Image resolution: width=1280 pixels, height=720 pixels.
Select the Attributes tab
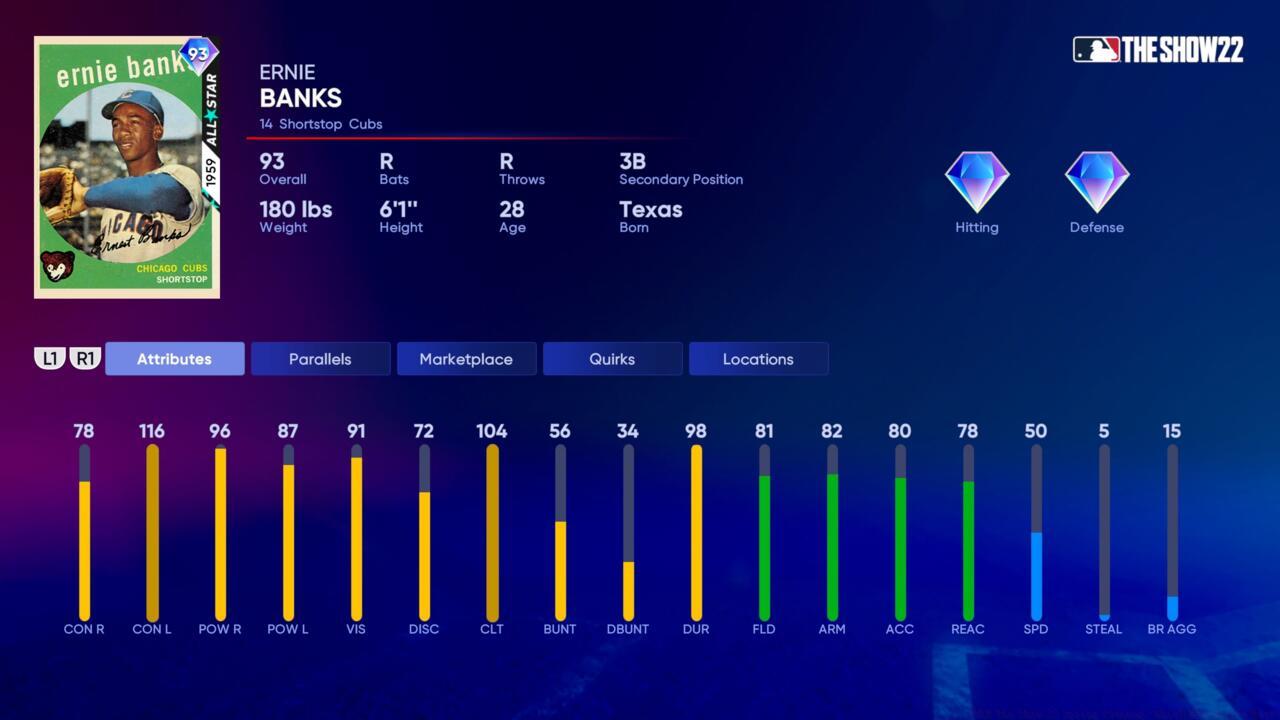(x=174, y=359)
